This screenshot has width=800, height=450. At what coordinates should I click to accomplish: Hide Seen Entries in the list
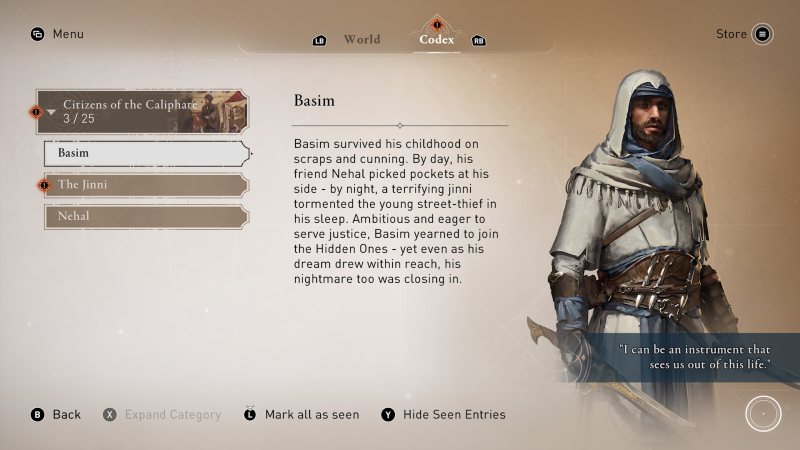coord(443,414)
